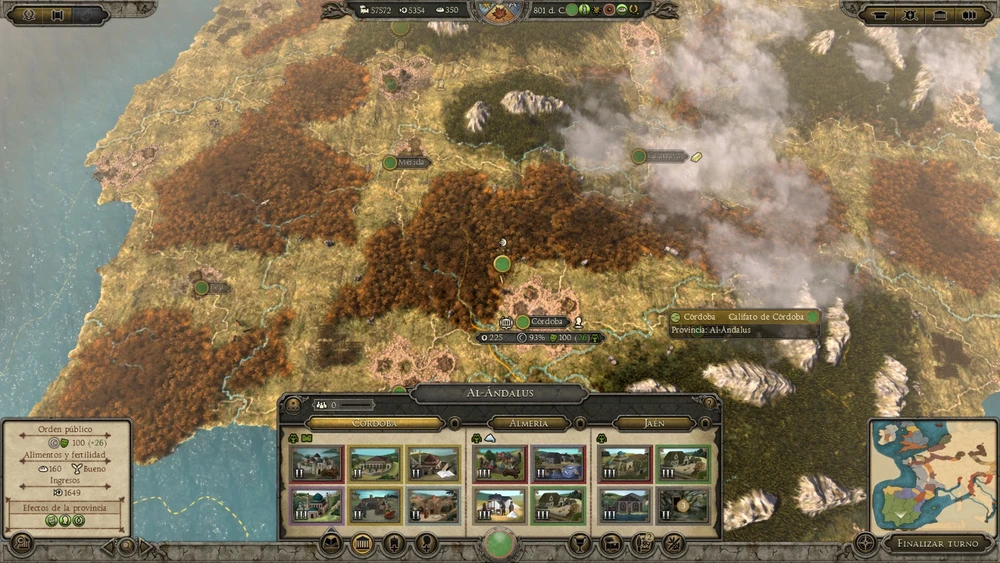This screenshot has width=1000, height=563.
Task: Click the round button in bottom-left corner
Action: point(19,544)
